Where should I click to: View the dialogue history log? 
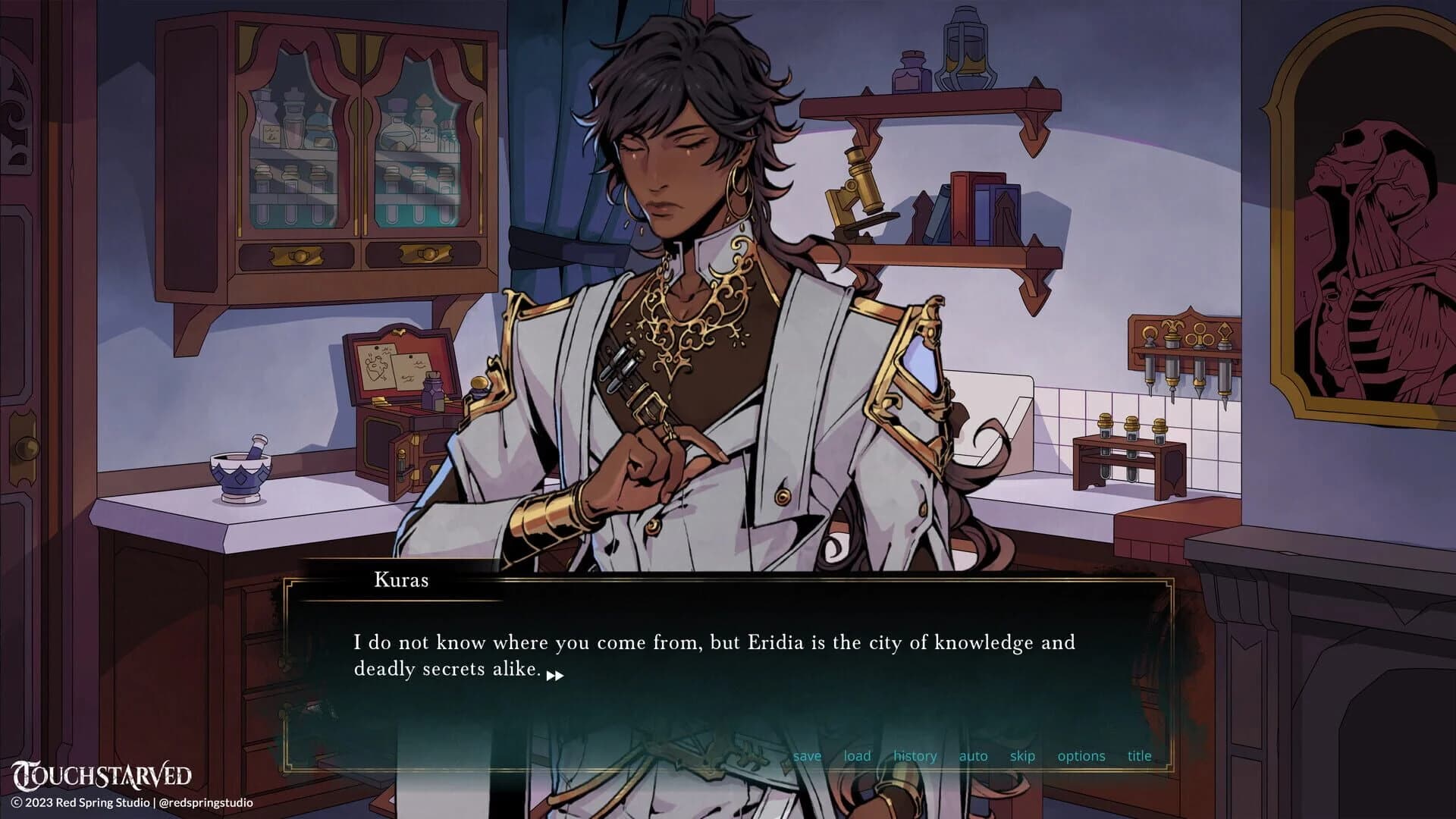(915, 756)
